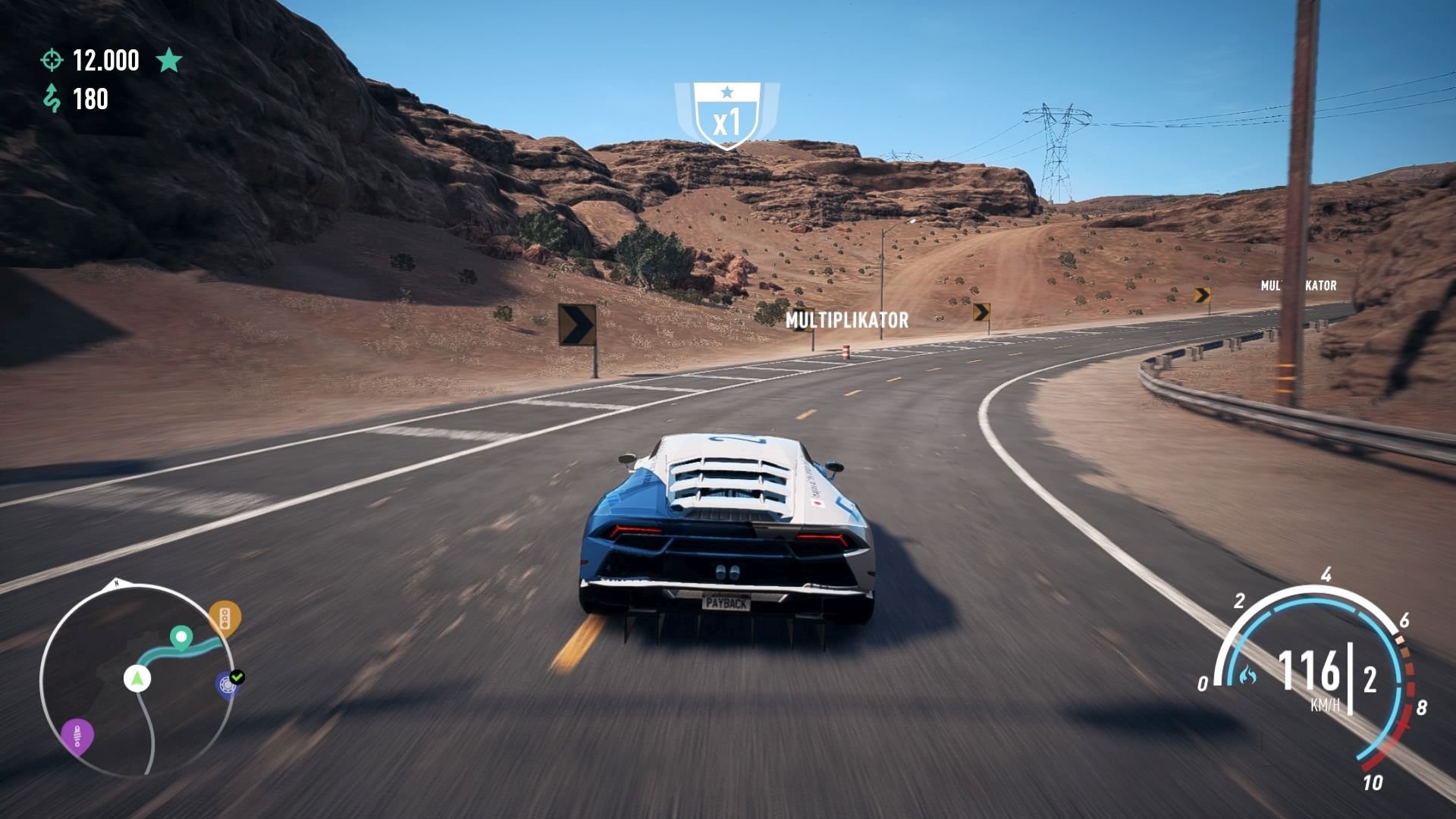Select the MULTIPLIKATOR zone label

(847, 319)
